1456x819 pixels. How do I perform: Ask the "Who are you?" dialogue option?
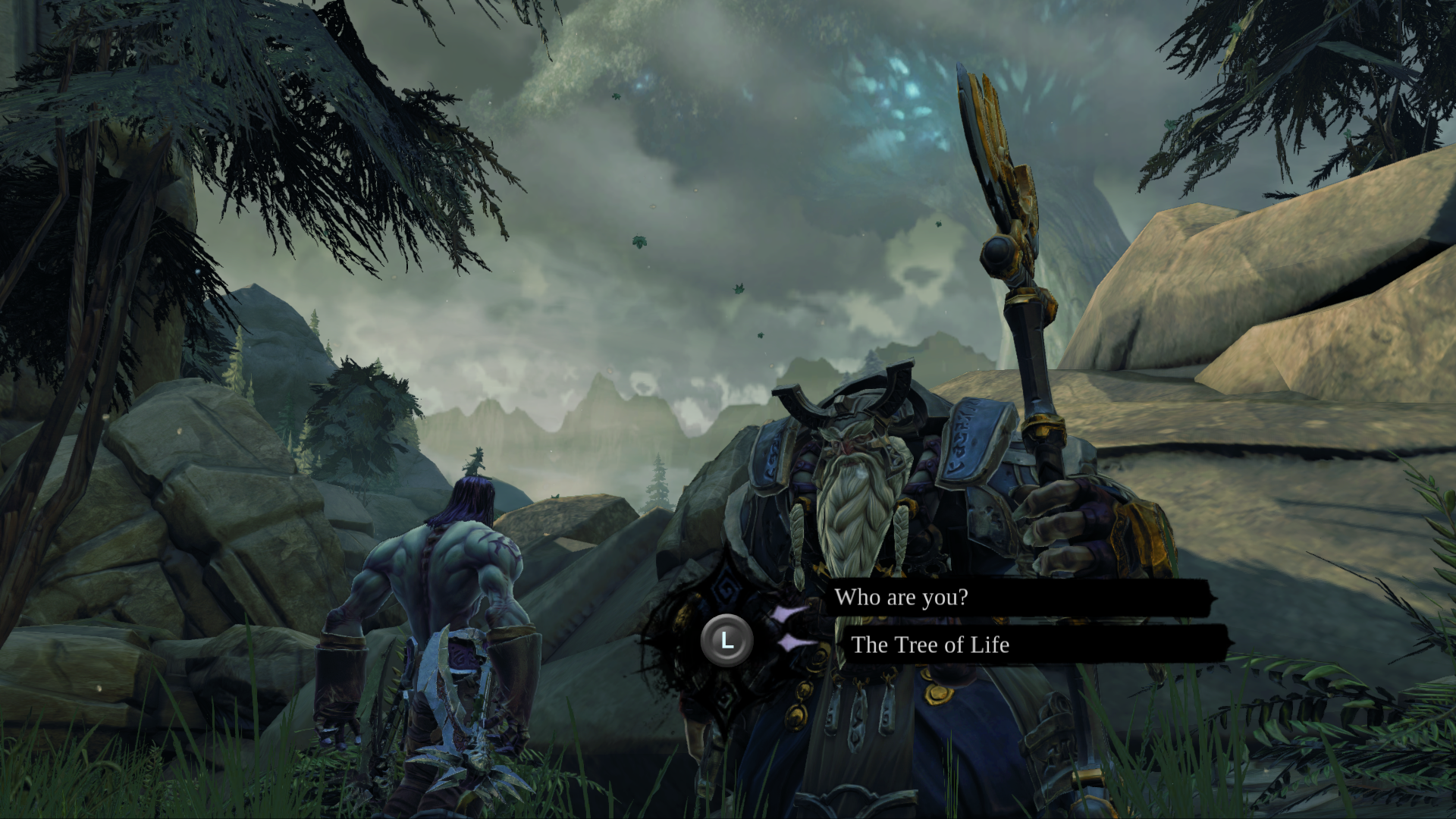click(x=901, y=598)
